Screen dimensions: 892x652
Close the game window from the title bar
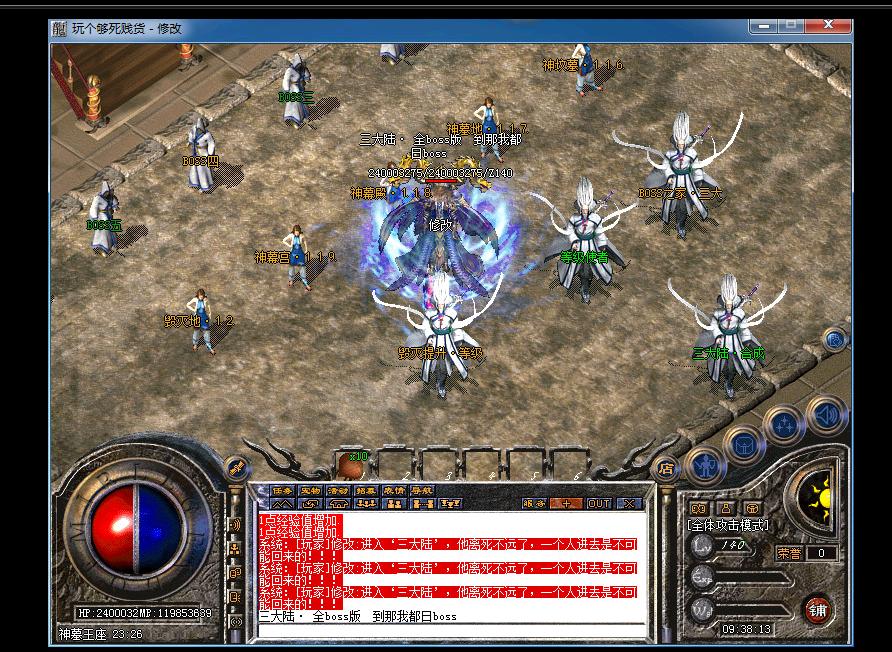834,26
